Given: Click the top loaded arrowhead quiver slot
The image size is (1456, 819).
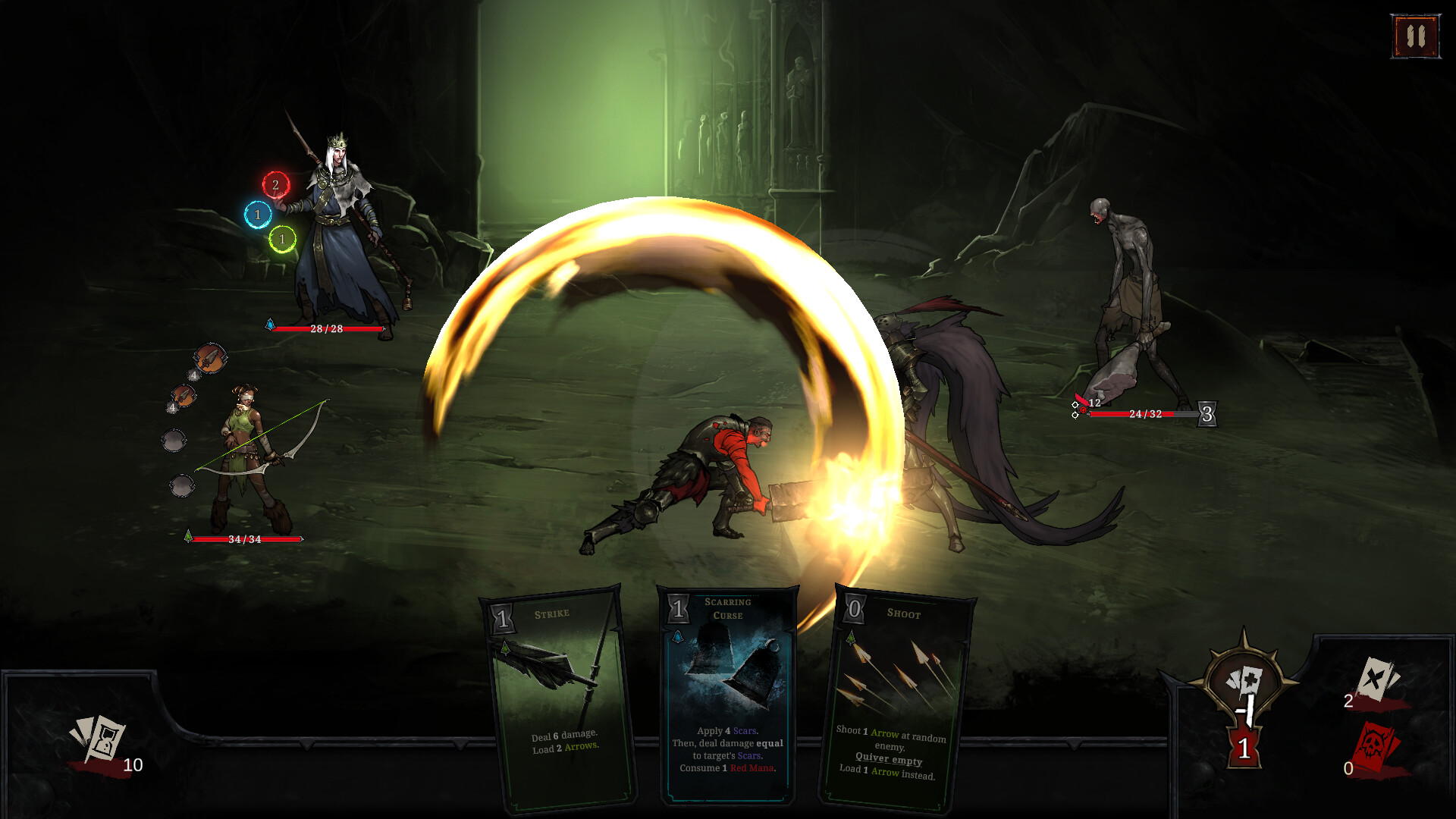Looking at the screenshot, I should coord(209,358).
